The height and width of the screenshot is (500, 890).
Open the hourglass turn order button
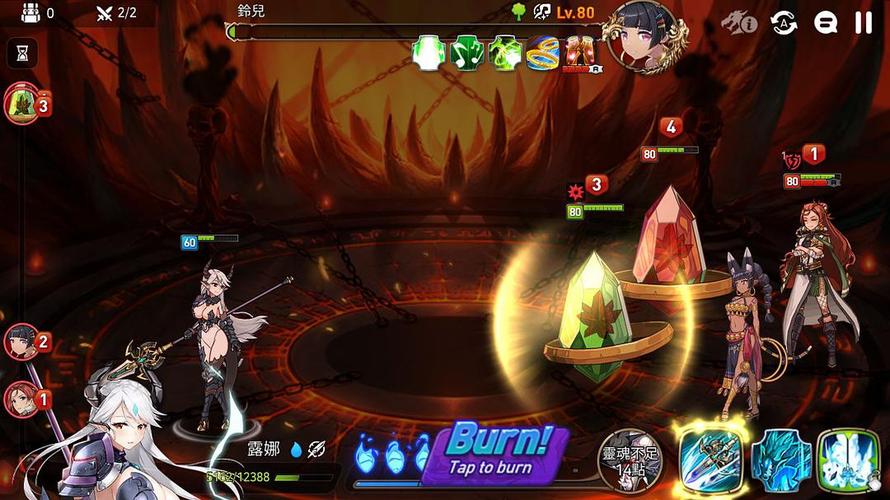pyautogui.click(x=22, y=53)
